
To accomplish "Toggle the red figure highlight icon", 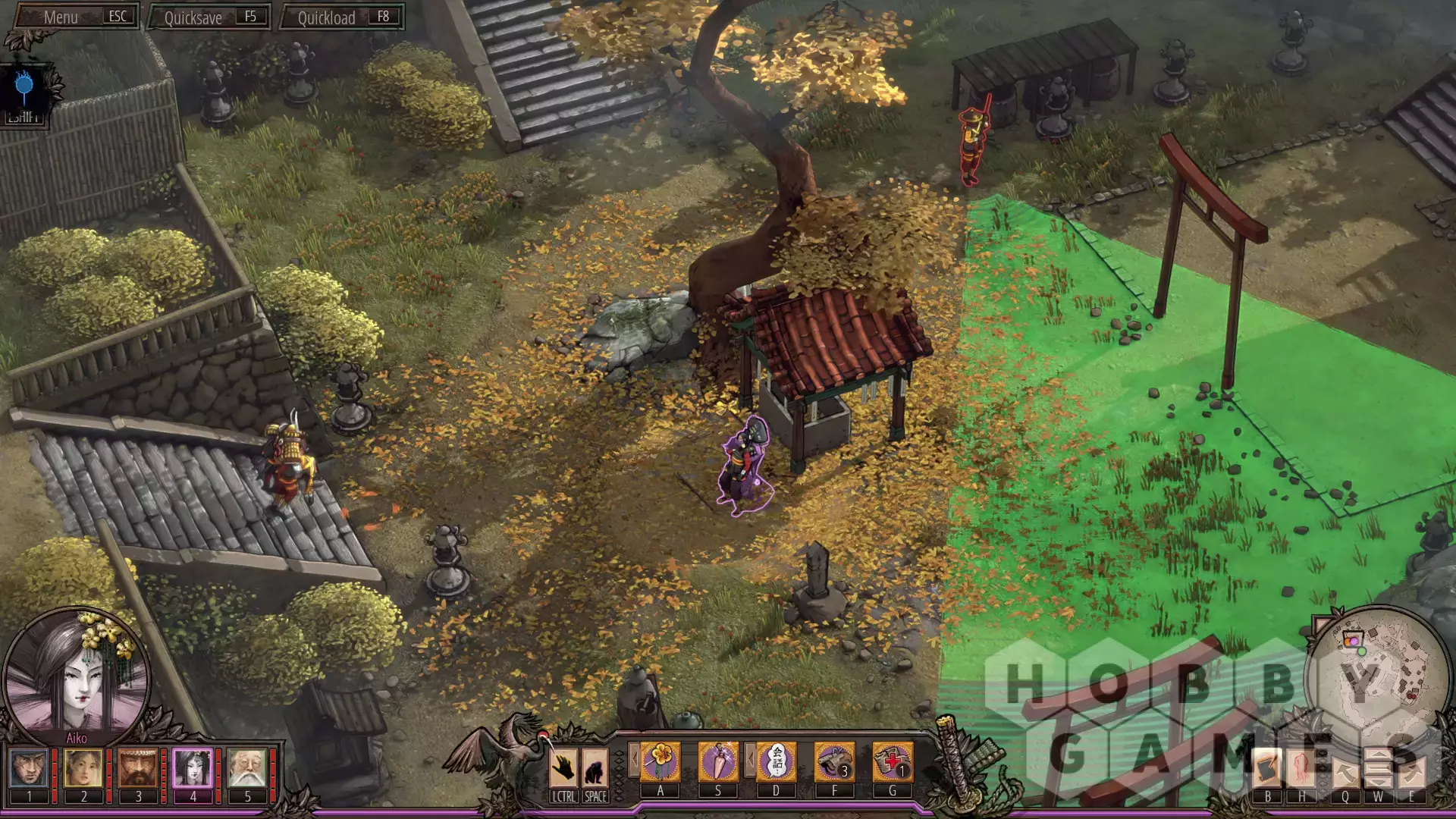I will pyautogui.click(x=1302, y=769).
